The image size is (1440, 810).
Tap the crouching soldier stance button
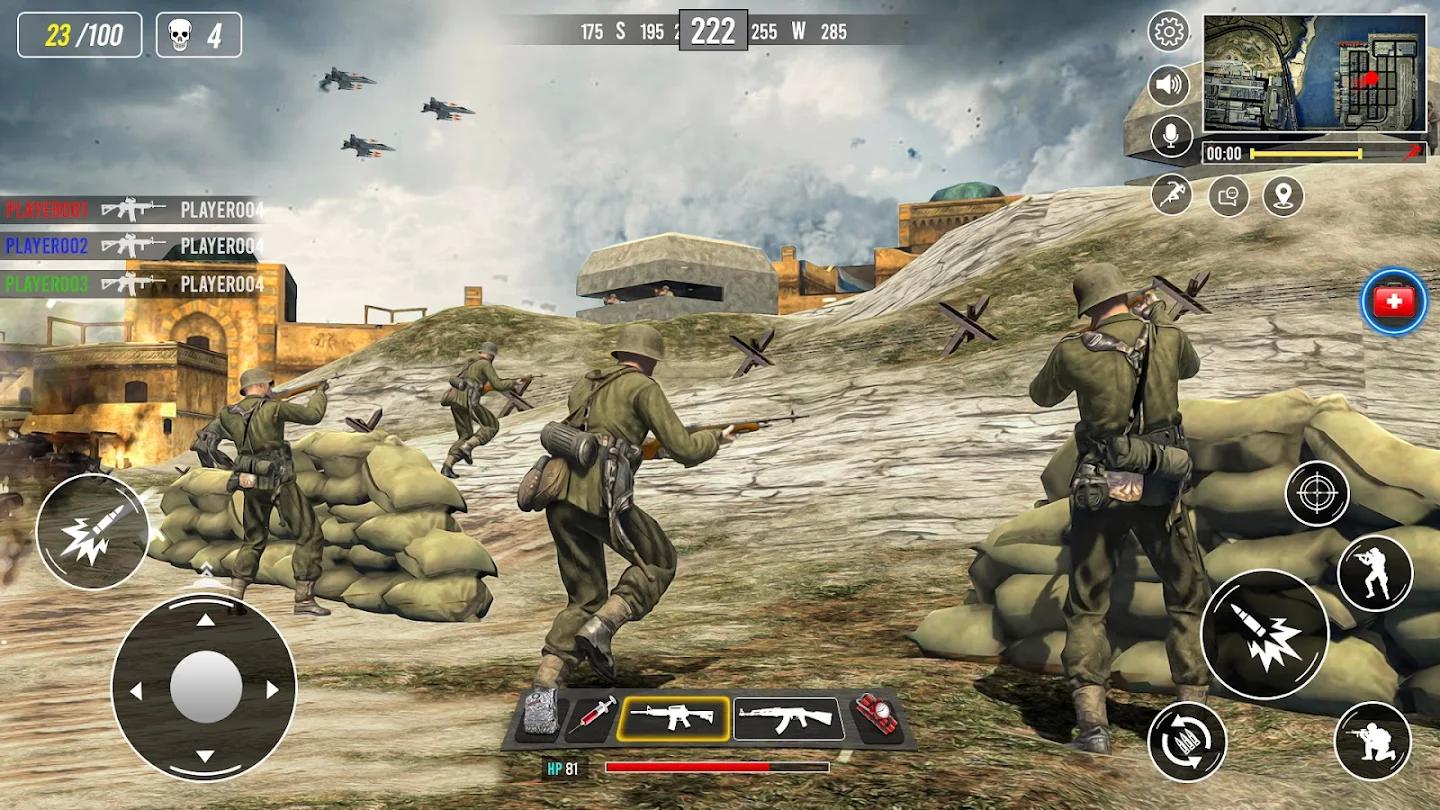[1372, 740]
